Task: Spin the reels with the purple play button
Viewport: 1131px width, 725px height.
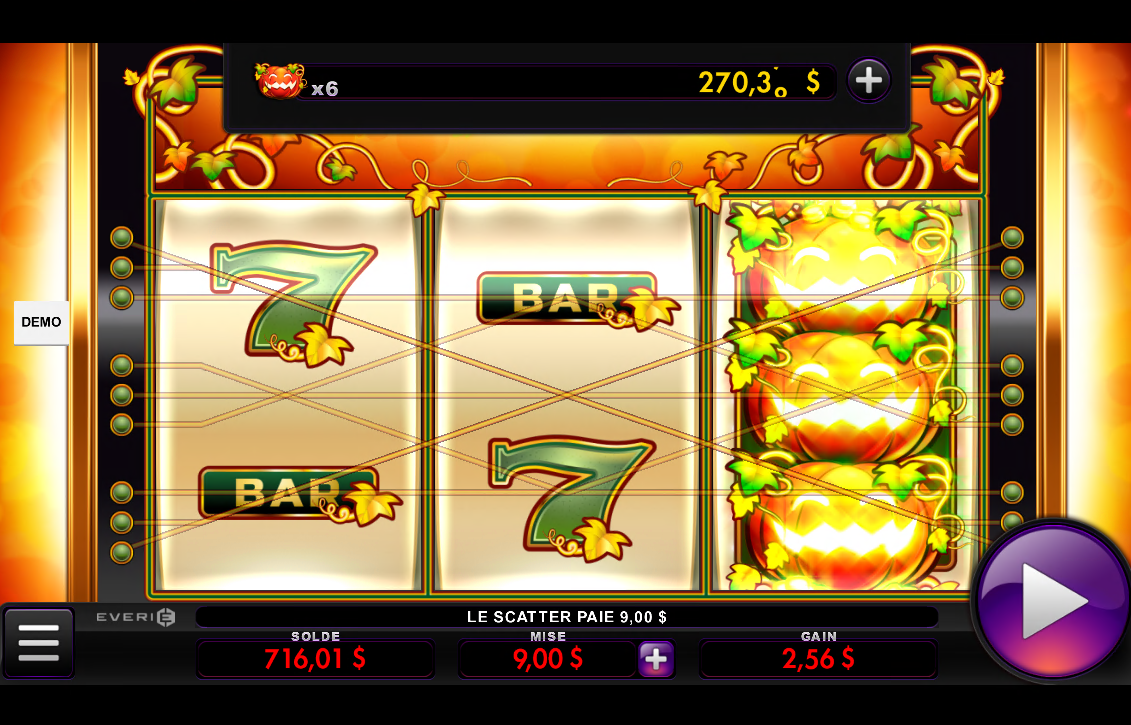Action: click(x=1052, y=601)
